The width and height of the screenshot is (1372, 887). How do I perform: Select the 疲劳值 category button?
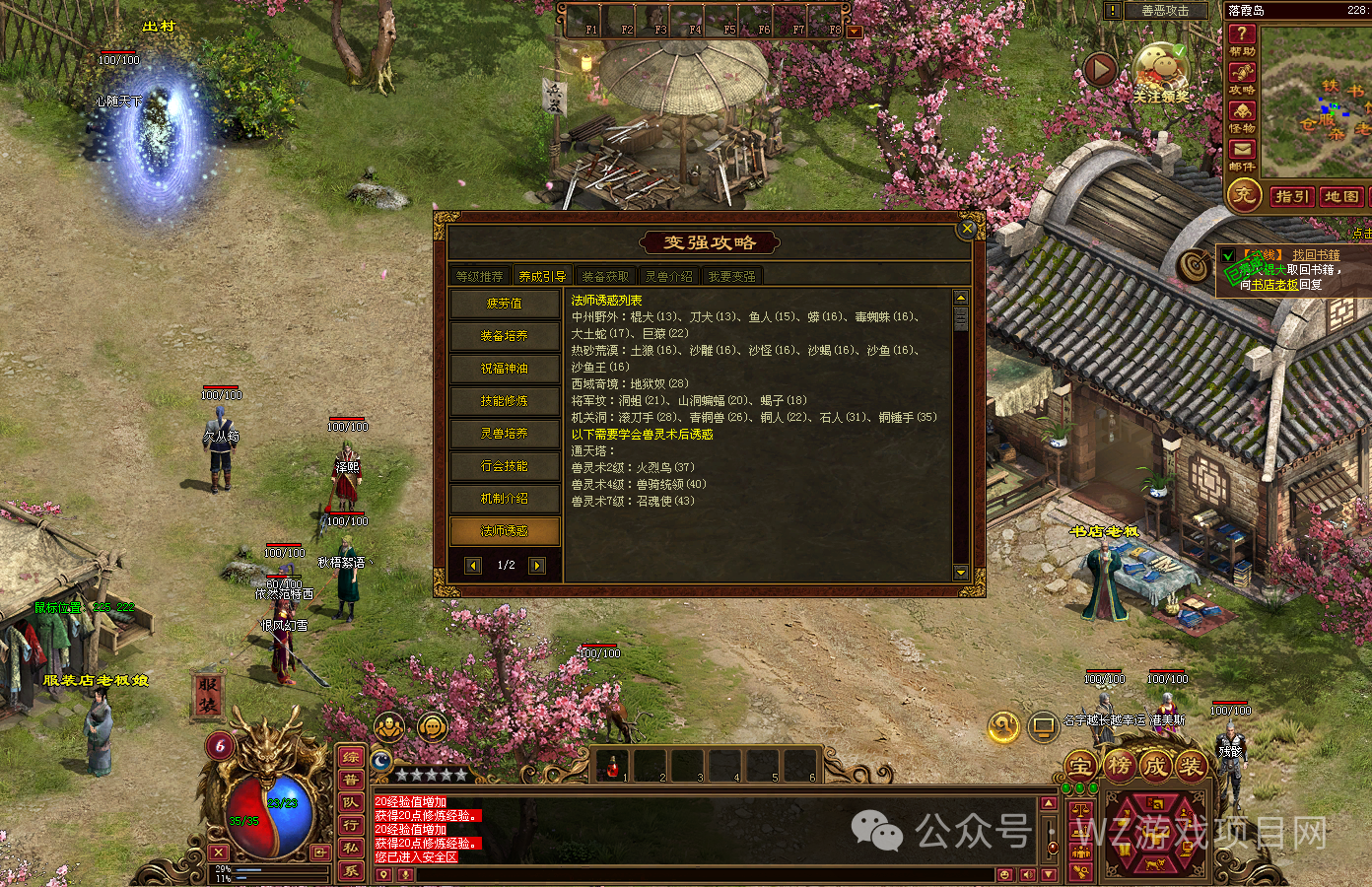505,304
